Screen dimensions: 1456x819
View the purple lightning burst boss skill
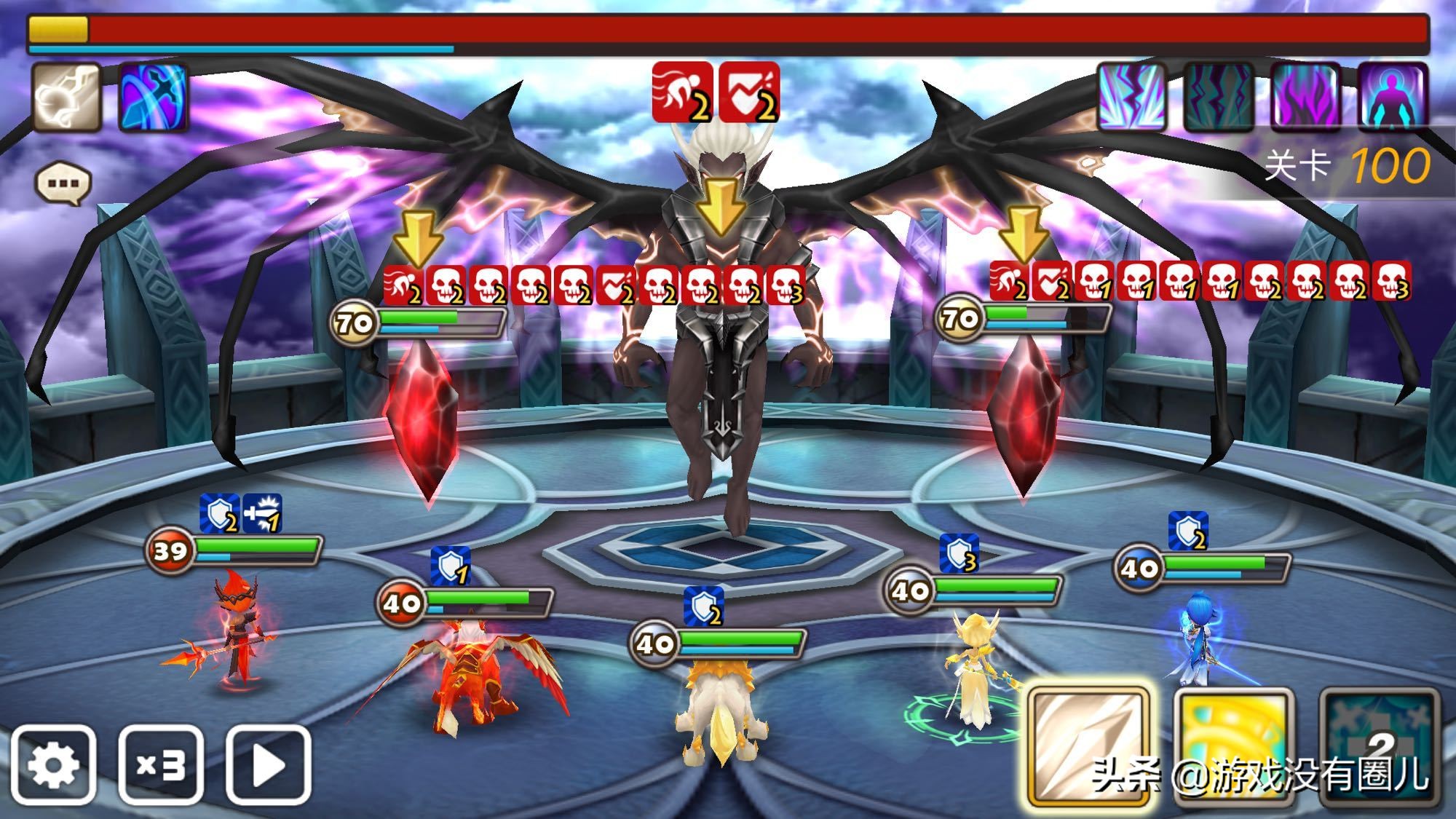(x=1131, y=98)
